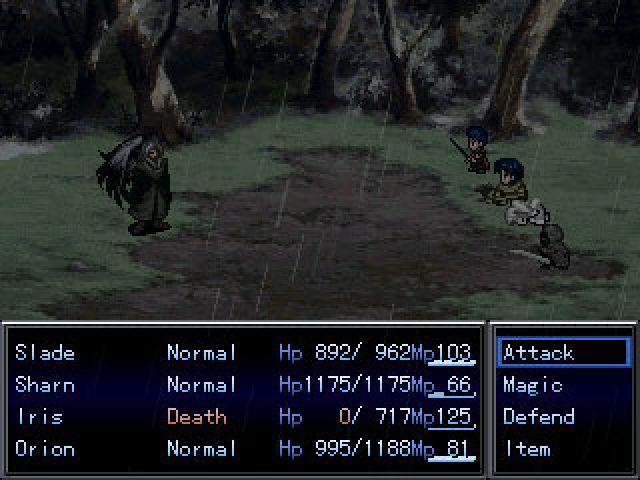Select Slade's party status row
Screen dimensions: 640x480
click(x=45, y=352)
